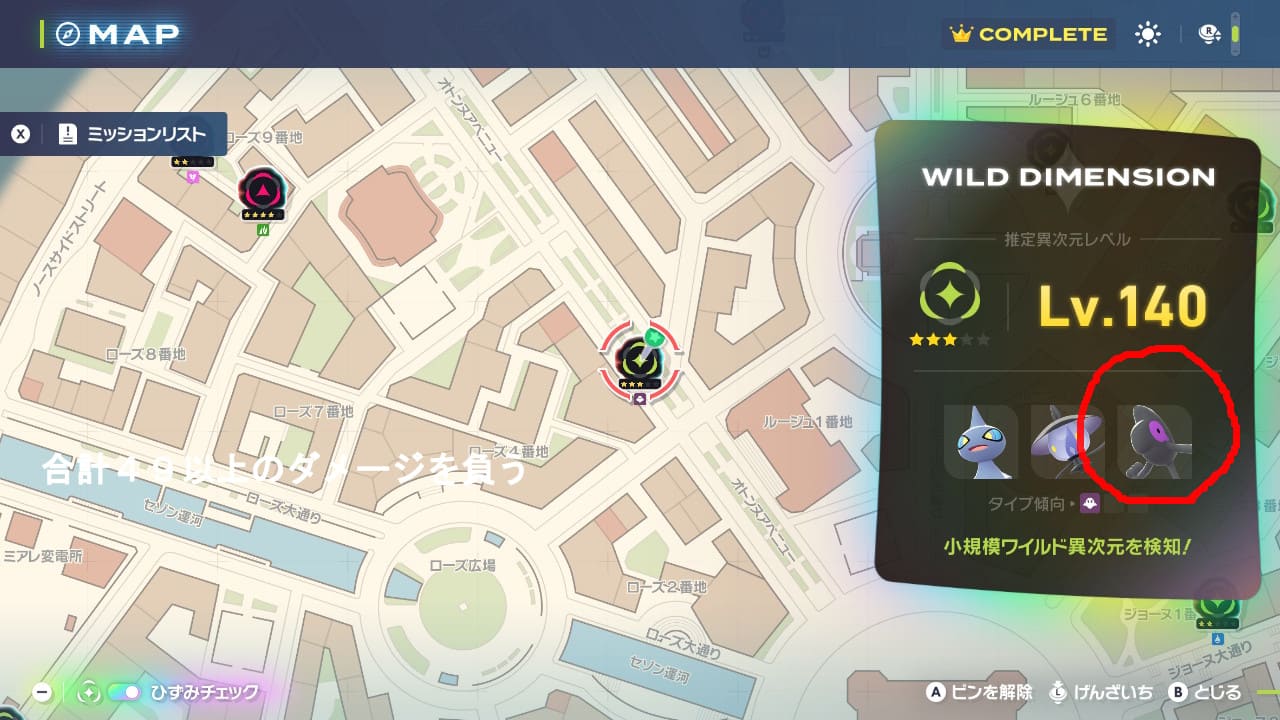Image resolution: width=1280 pixels, height=720 pixels.
Task: Select the ghost type tendency icon
Action: [x=1087, y=503]
